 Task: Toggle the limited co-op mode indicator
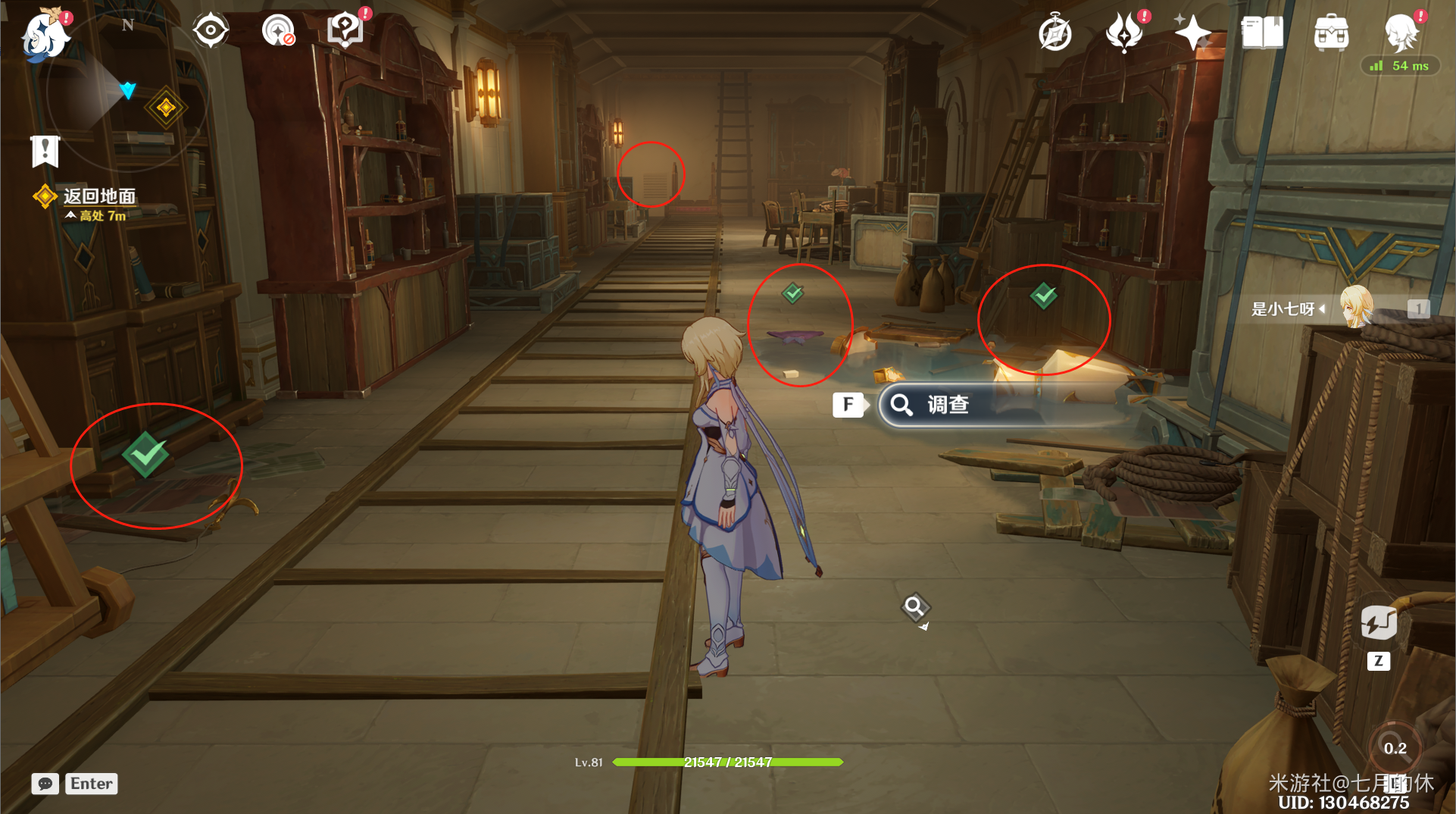(x=279, y=30)
